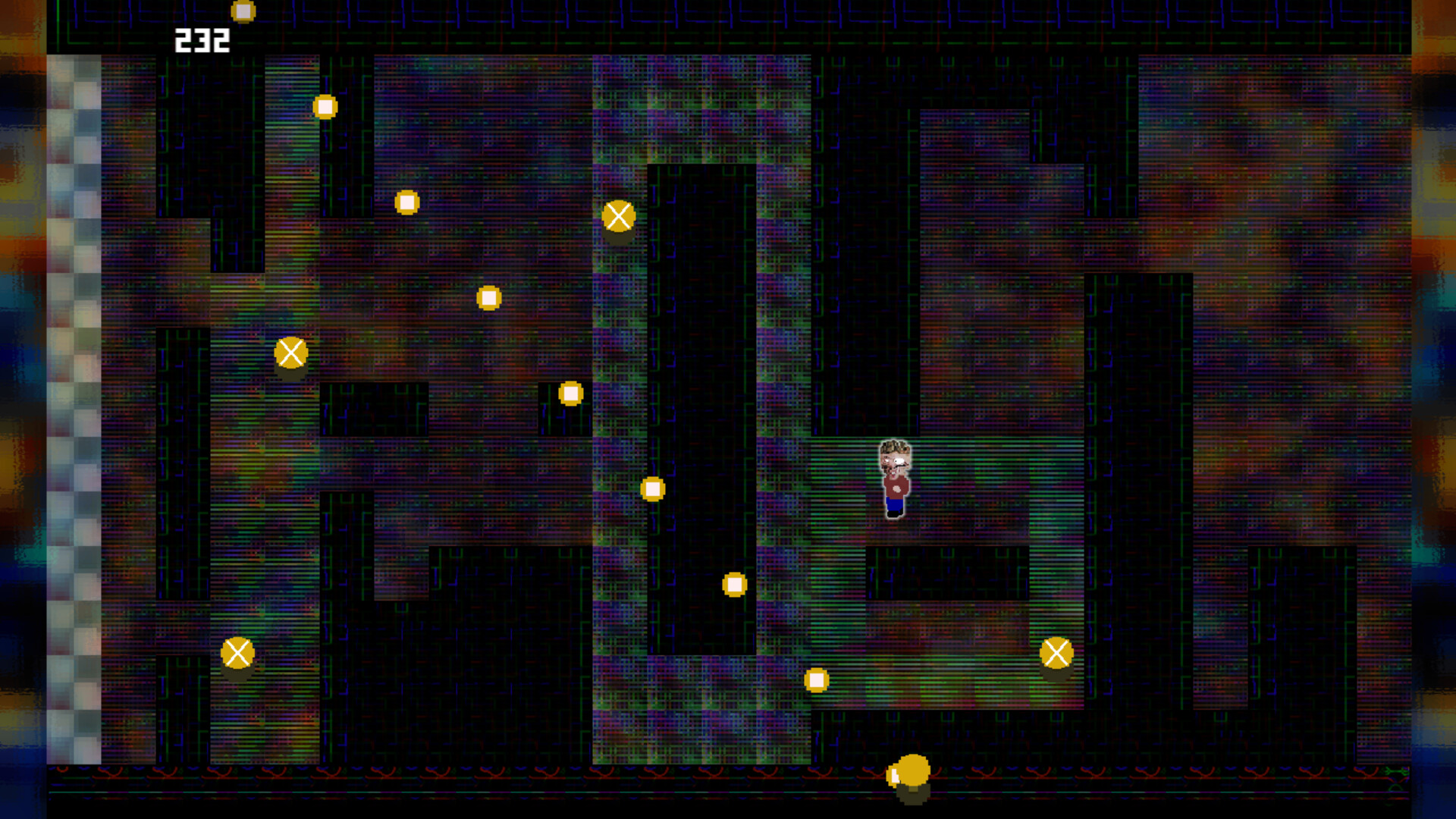Screen dimensions: 1456x819
Task: Select the X hazard on the left maze path
Action: [290, 351]
